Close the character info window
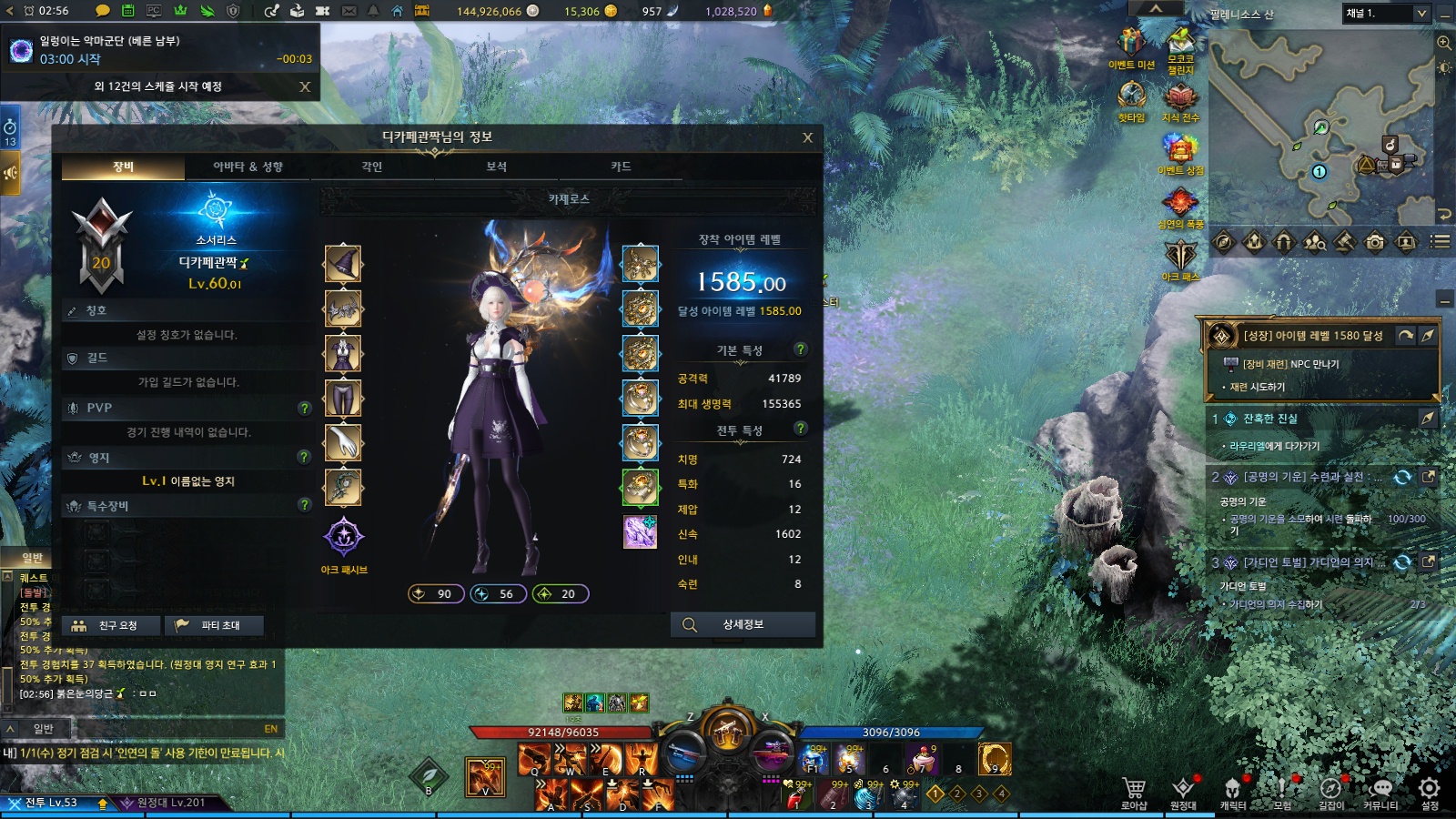This screenshot has height=819, width=1456. pyautogui.click(x=807, y=137)
